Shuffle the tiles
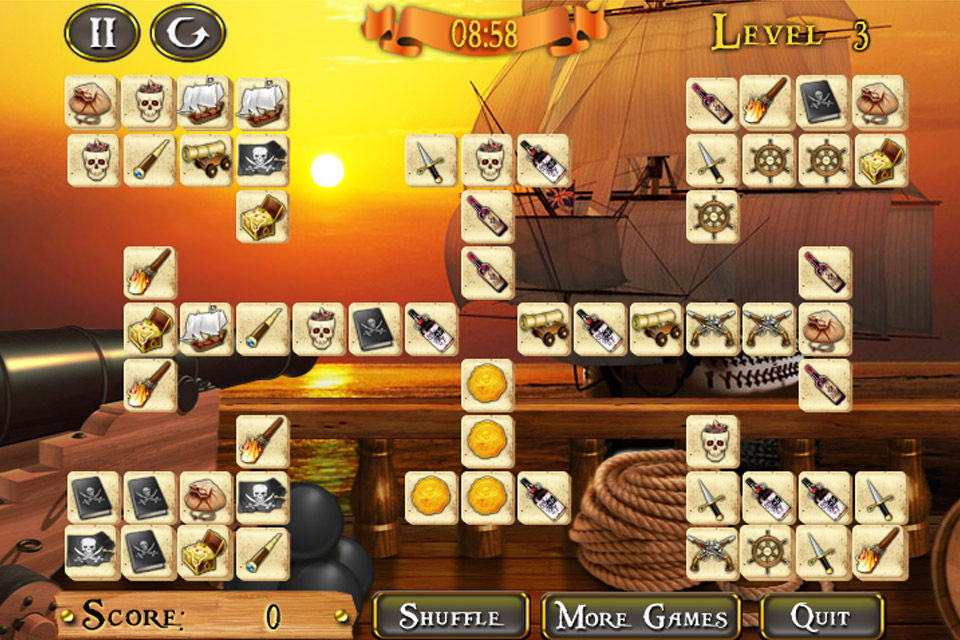 pyautogui.click(x=450, y=616)
